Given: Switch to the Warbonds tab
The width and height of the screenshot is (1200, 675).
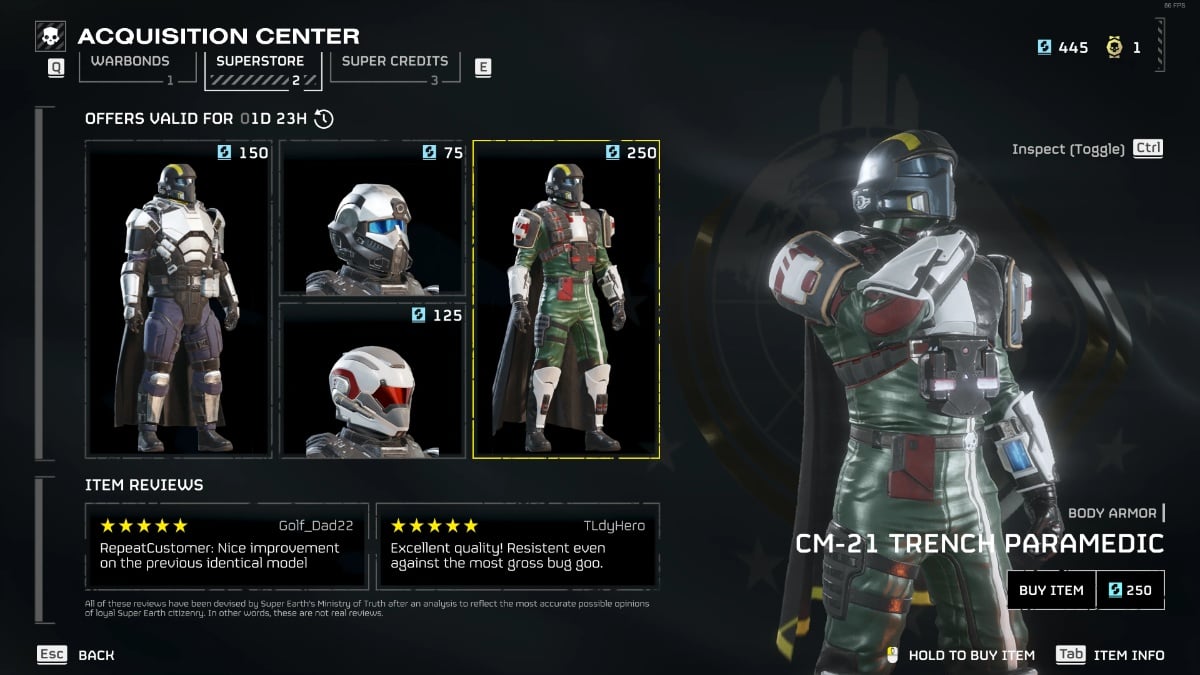Looking at the screenshot, I should [x=130, y=65].
